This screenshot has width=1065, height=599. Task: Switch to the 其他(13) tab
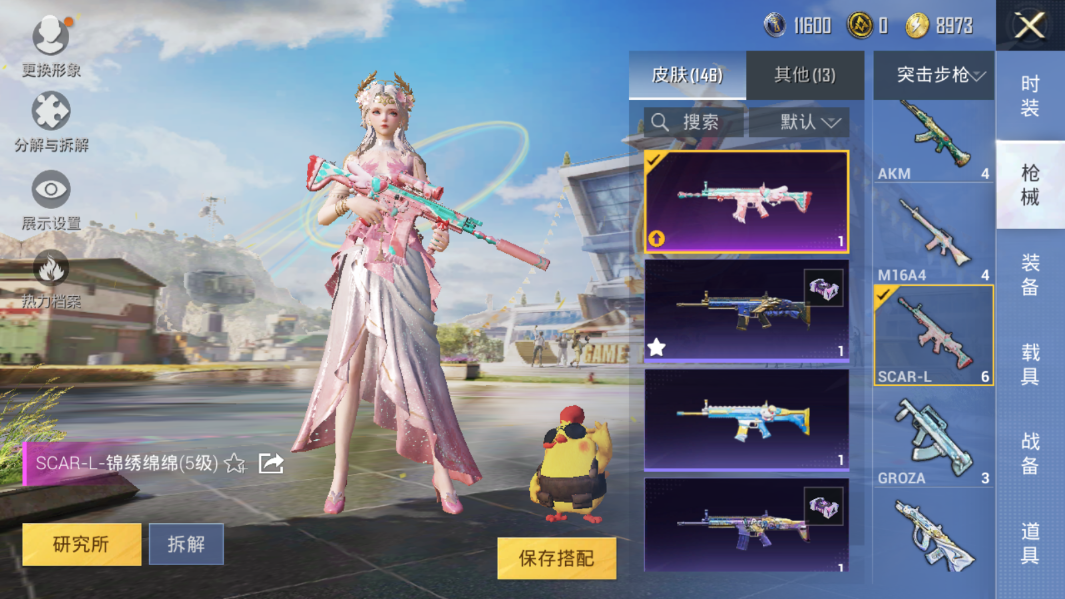pyautogui.click(x=805, y=75)
